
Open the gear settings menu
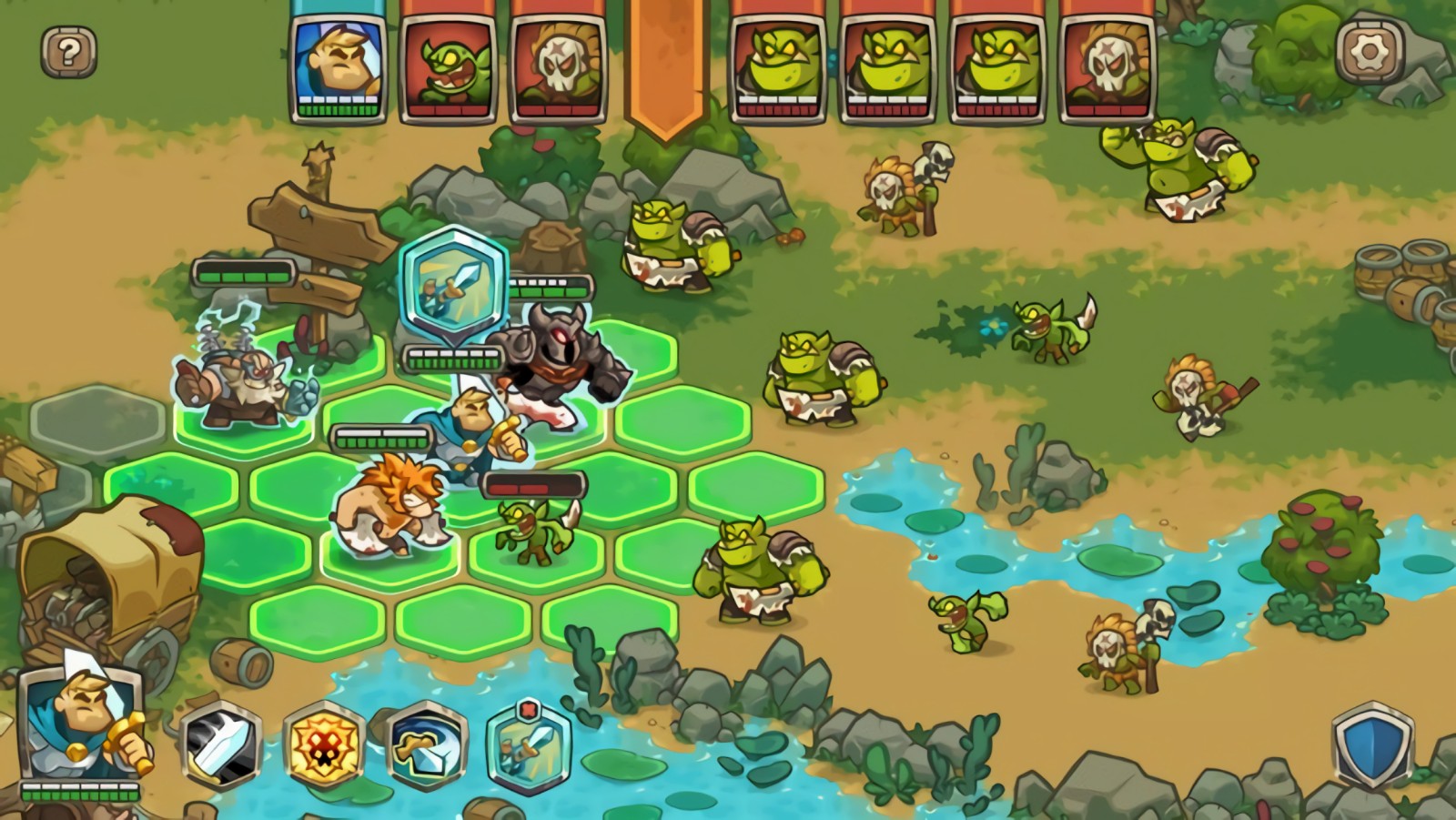click(1368, 51)
